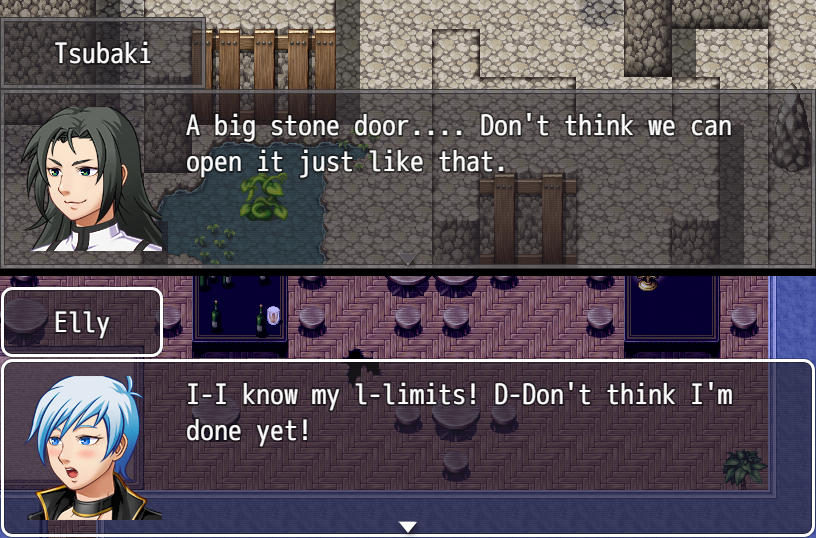Click Elly's dialogue message box
The height and width of the screenshot is (538, 816).
coord(460,440)
